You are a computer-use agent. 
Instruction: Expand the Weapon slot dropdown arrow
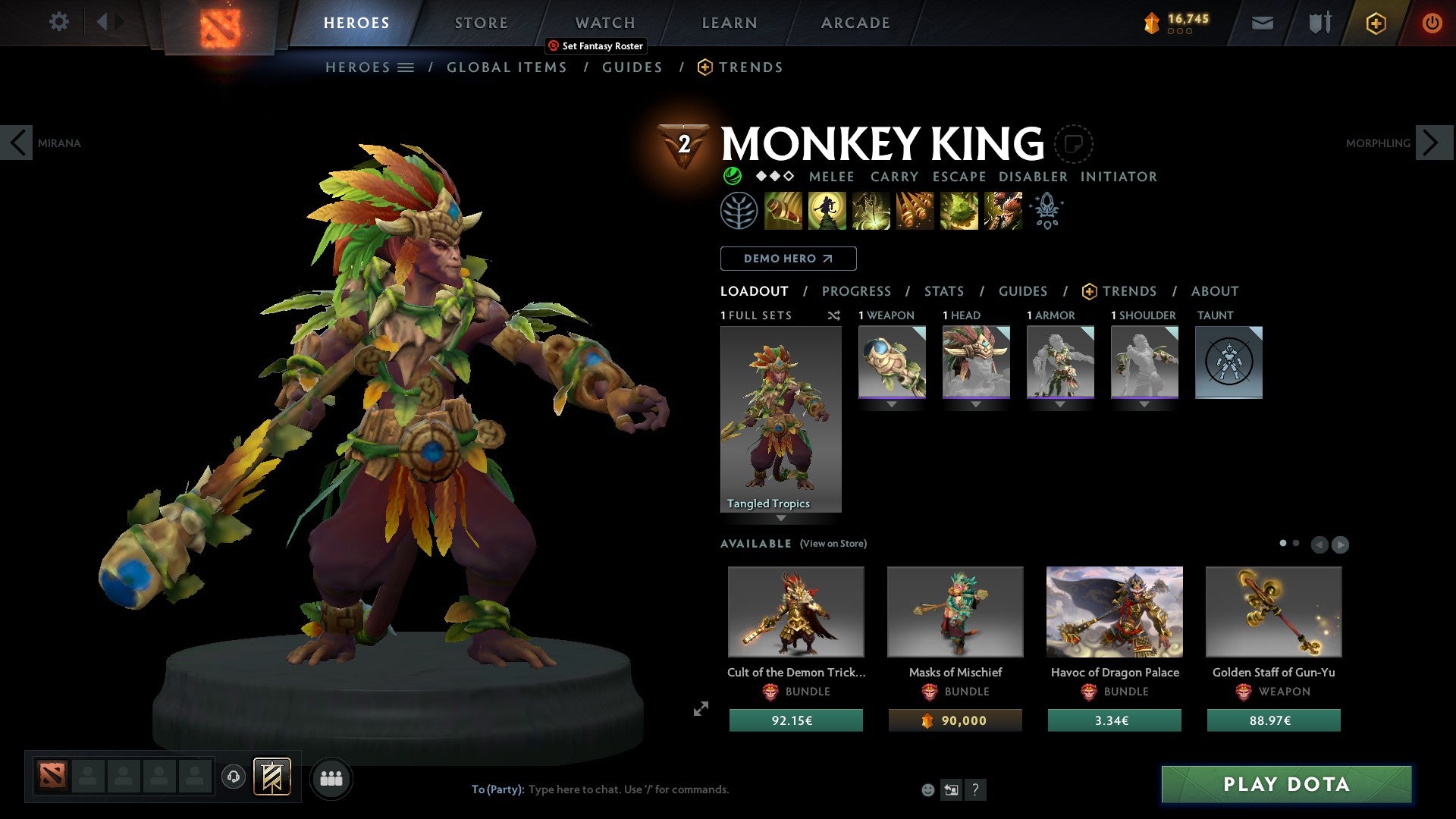point(891,404)
